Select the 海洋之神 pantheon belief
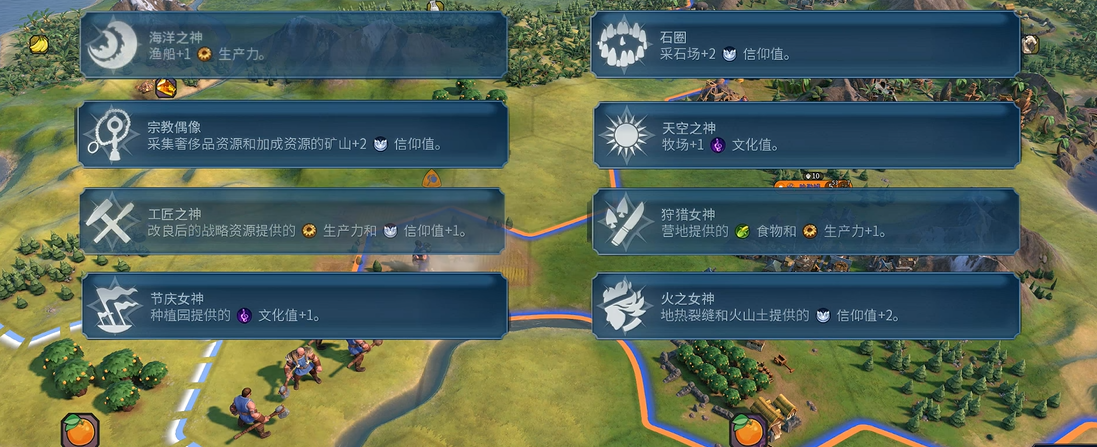Screen dimensions: 1097x447 (x=293, y=45)
